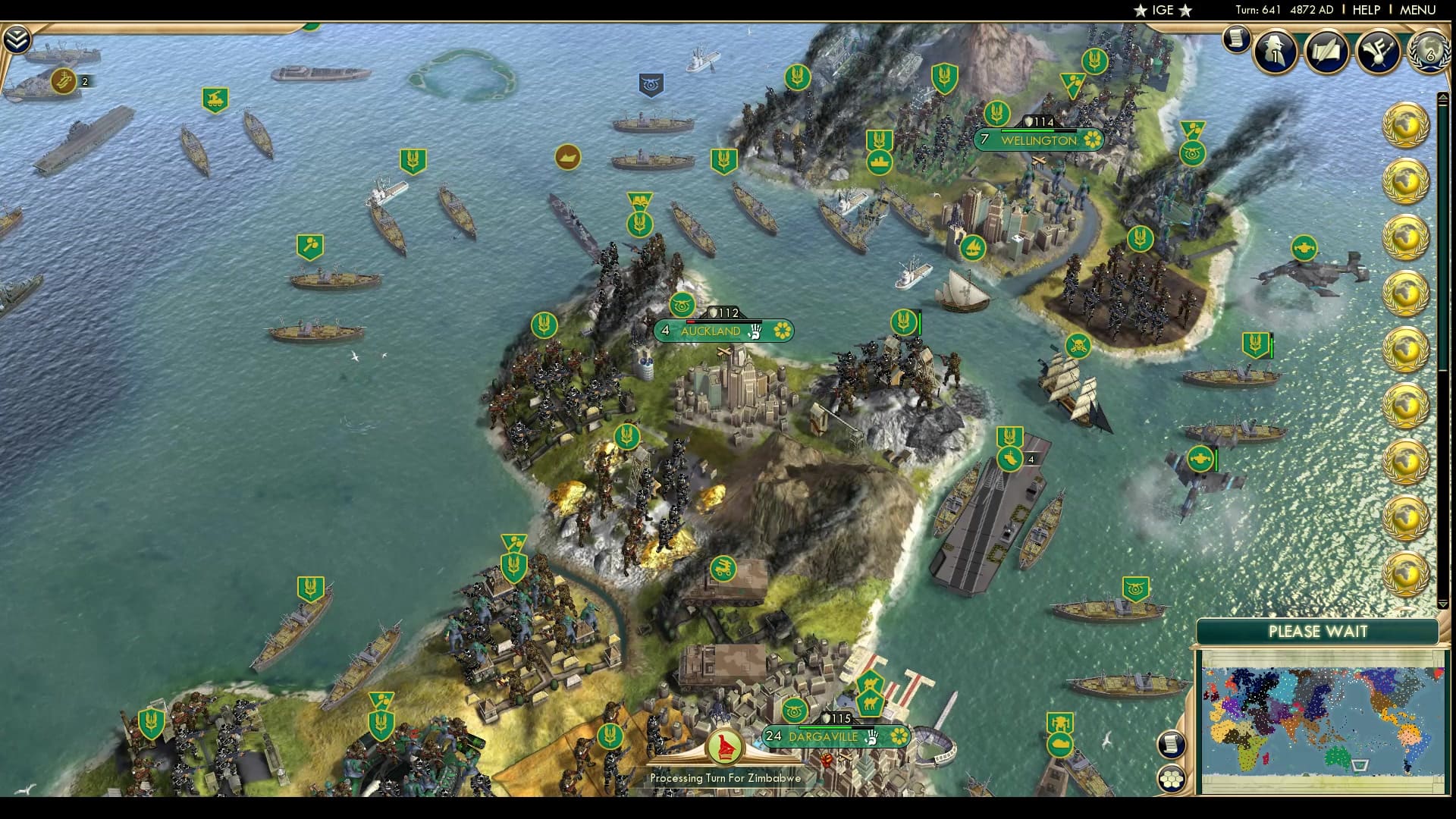
Task: Open the notification log scroll icon
Action: click(x=1236, y=38)
